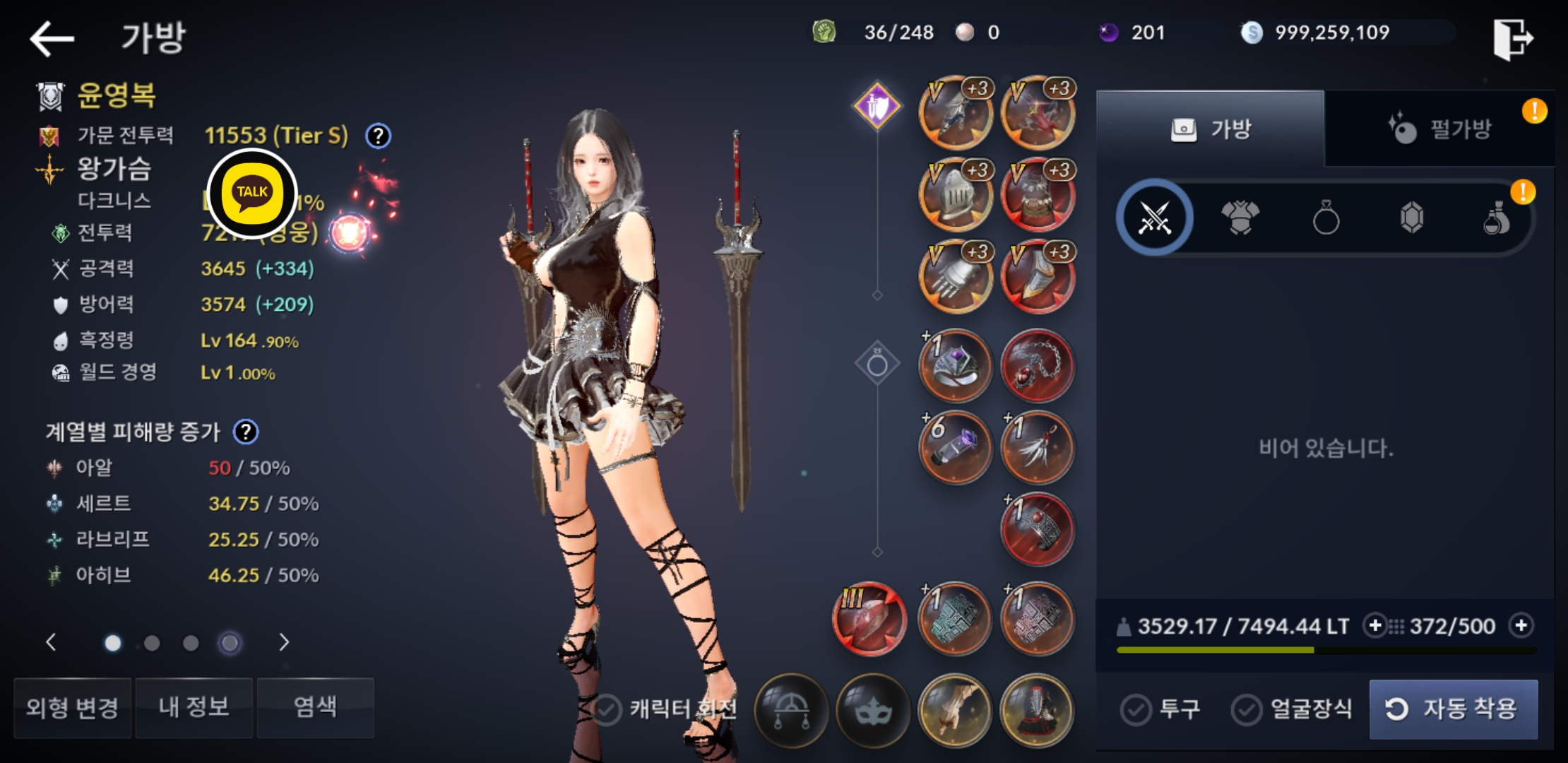
Task: Go to next stat page arrow
Action: coord(284,642)
